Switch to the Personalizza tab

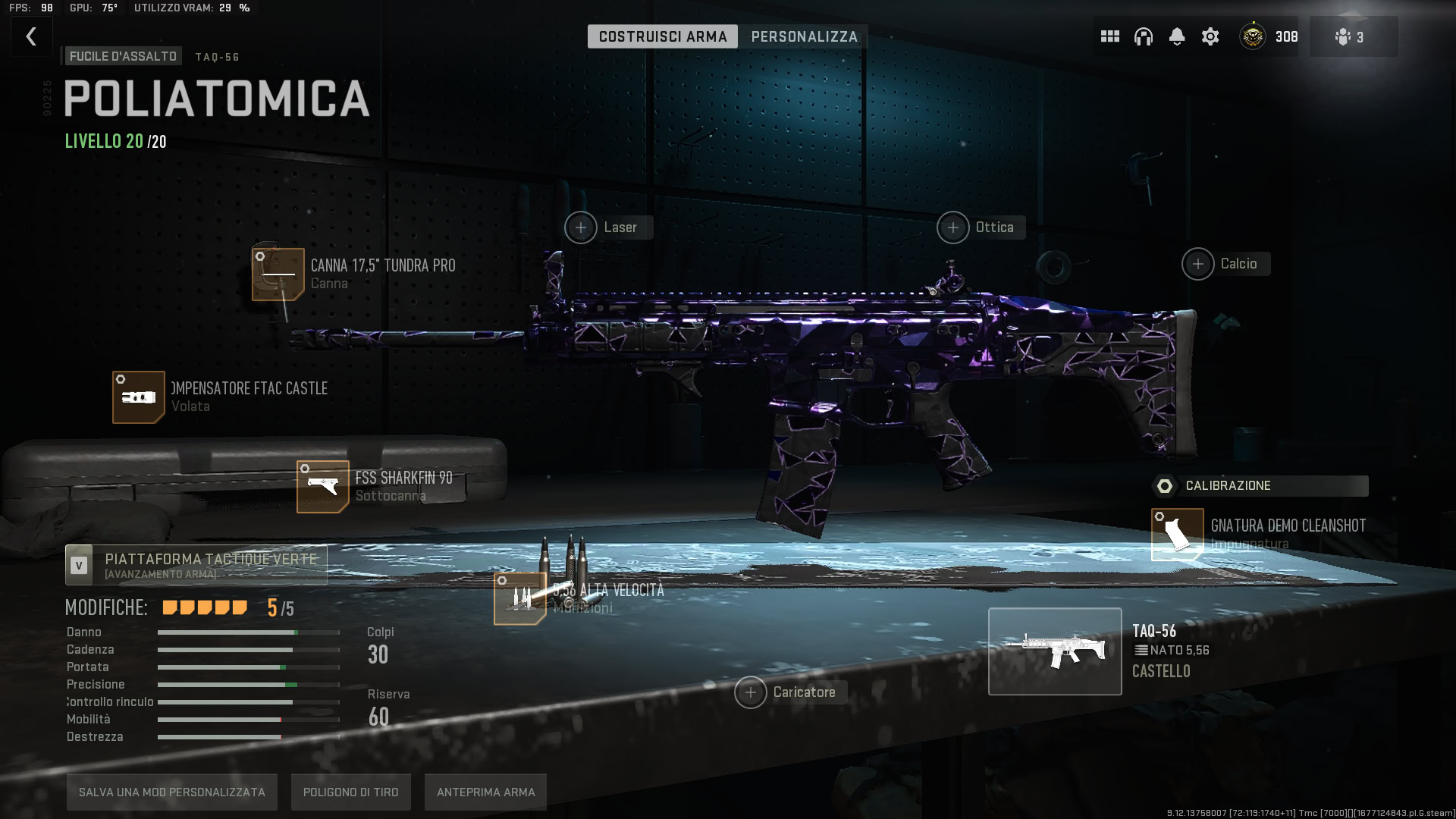point(804,36)
